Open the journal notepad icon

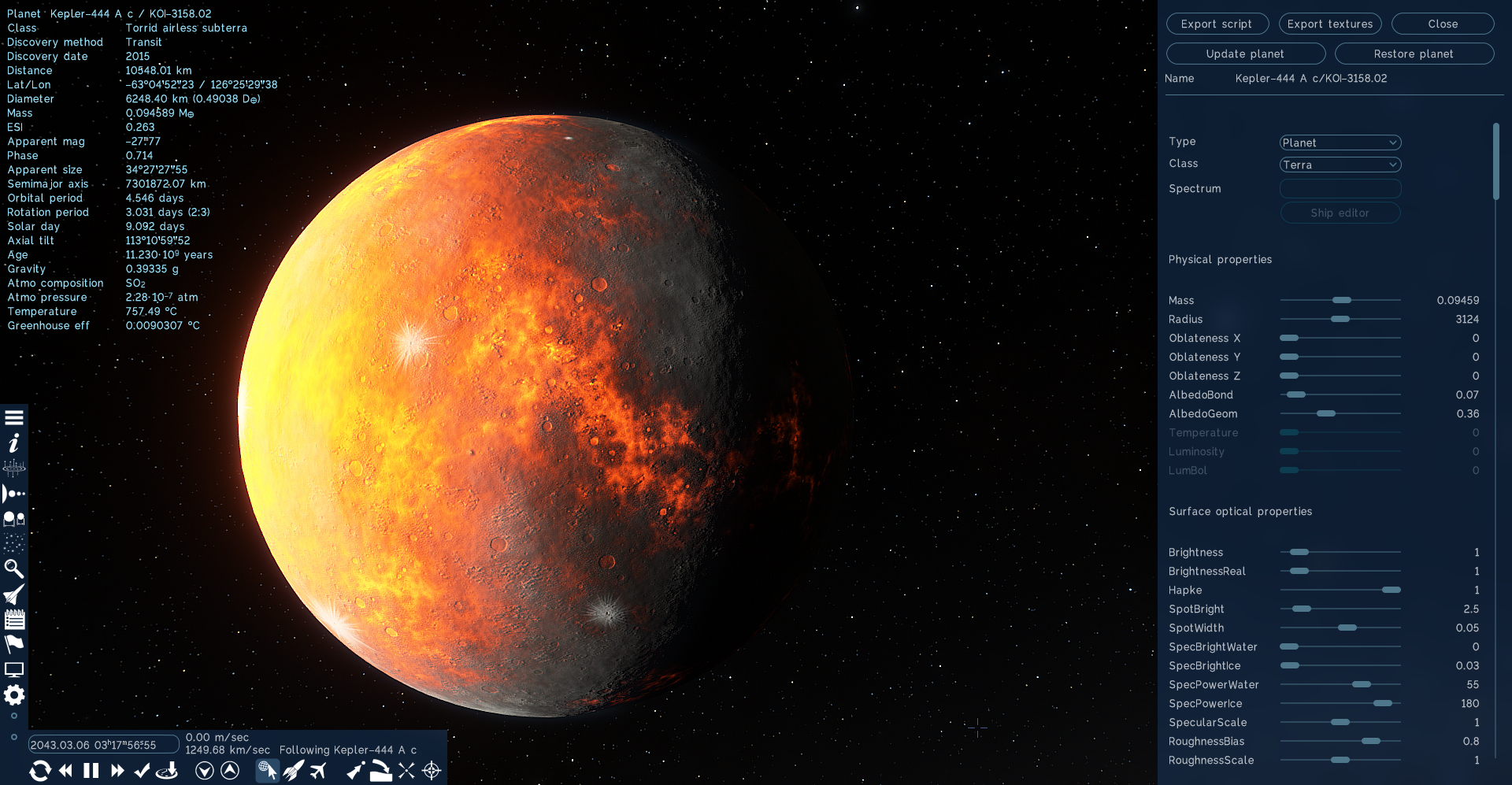point(13,619)
